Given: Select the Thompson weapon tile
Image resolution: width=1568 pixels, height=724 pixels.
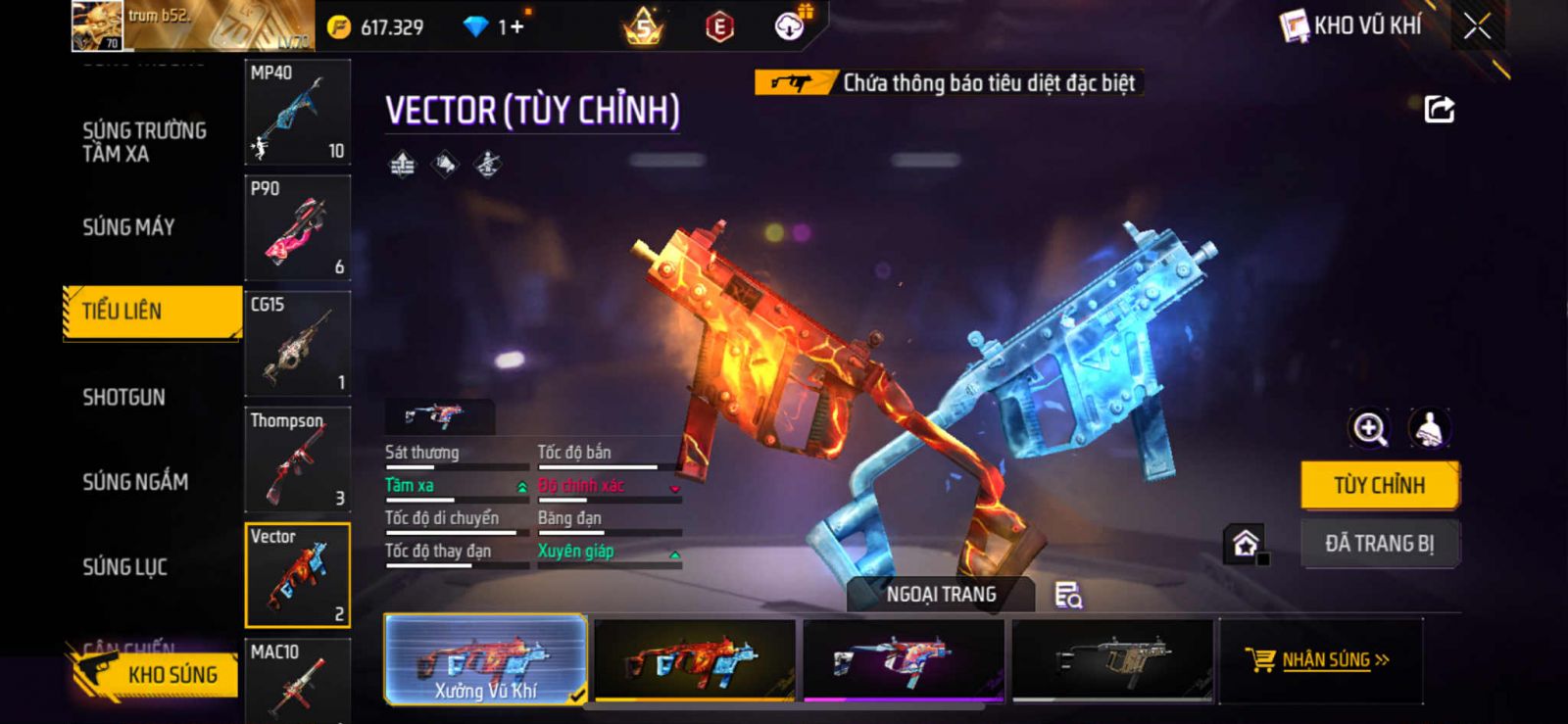Looking at the screenshot, I should click(x=297, y=459).
